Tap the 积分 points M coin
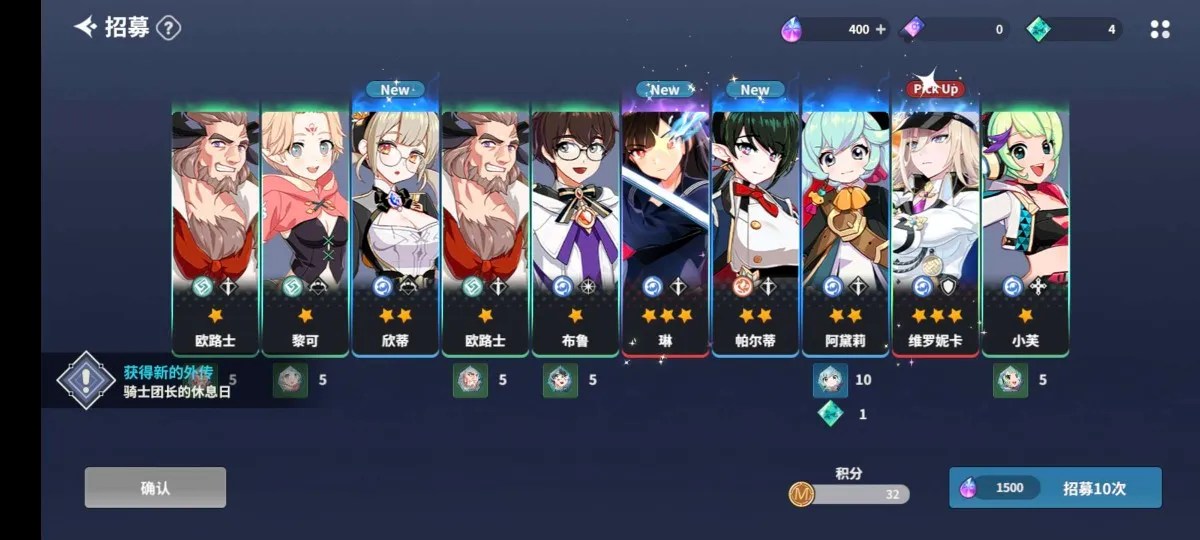 pos(801,493)
